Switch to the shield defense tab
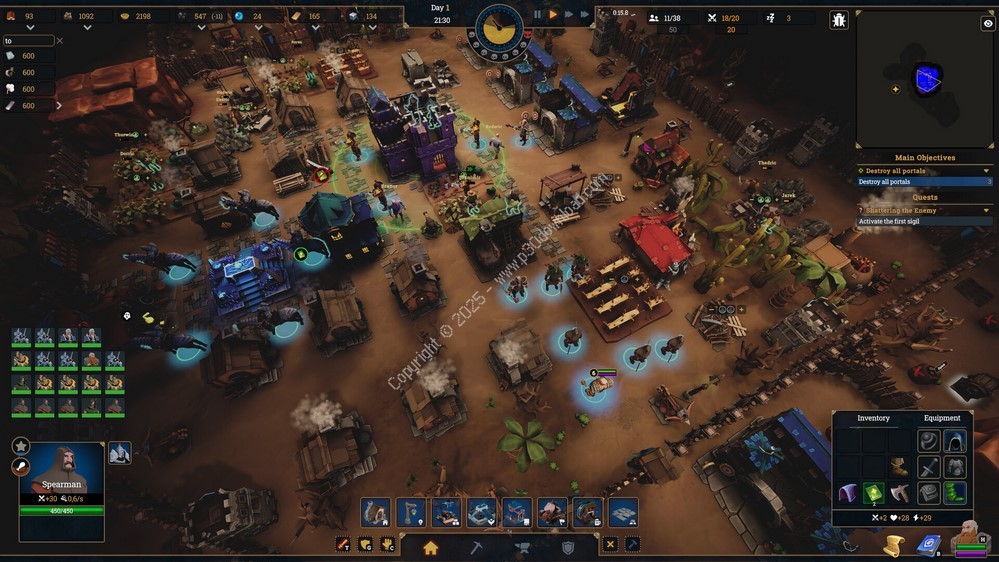The height and width of the screenshot is (562, 999). tap(568, 547)
